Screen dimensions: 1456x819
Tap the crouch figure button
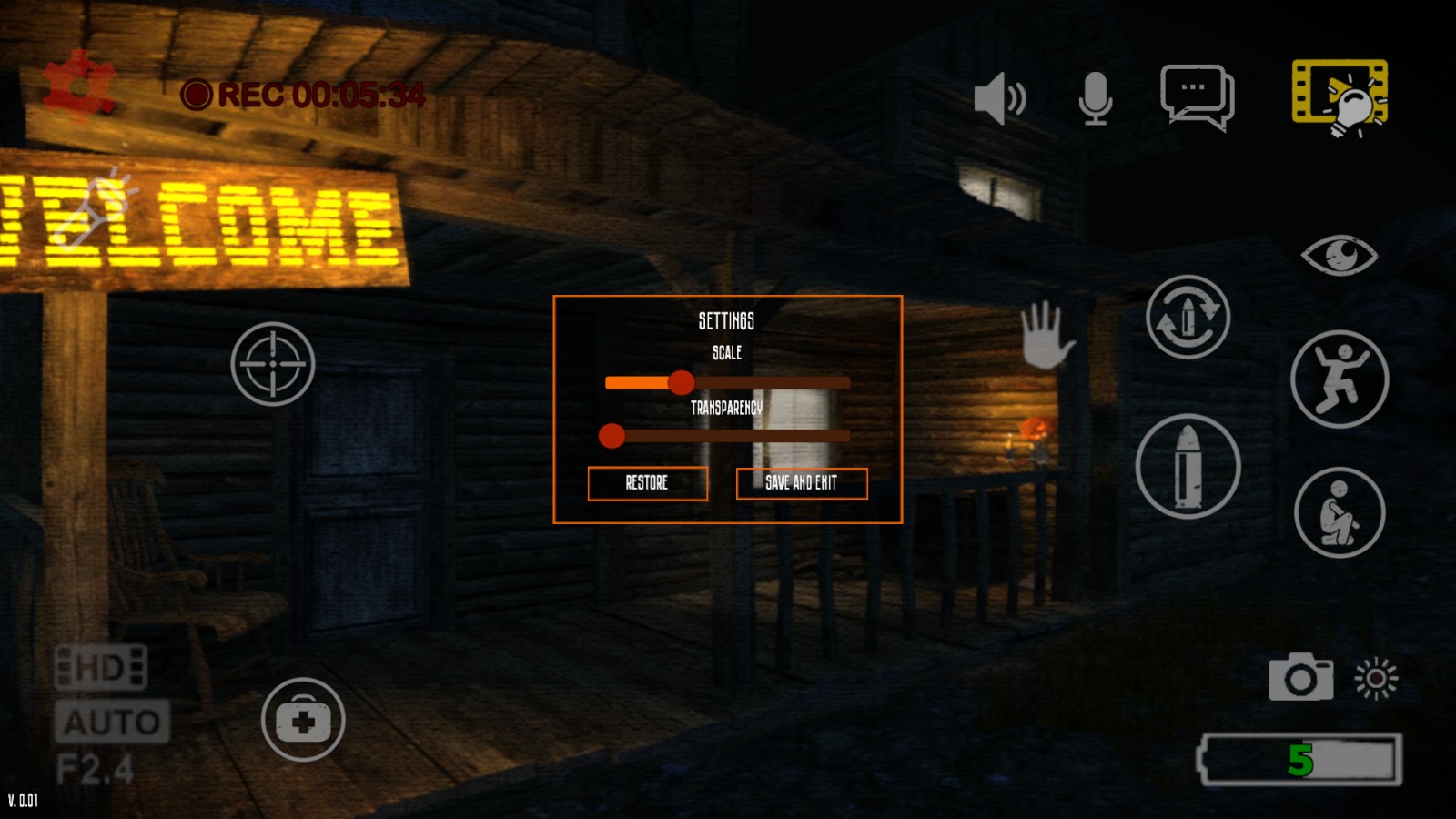1340,512
